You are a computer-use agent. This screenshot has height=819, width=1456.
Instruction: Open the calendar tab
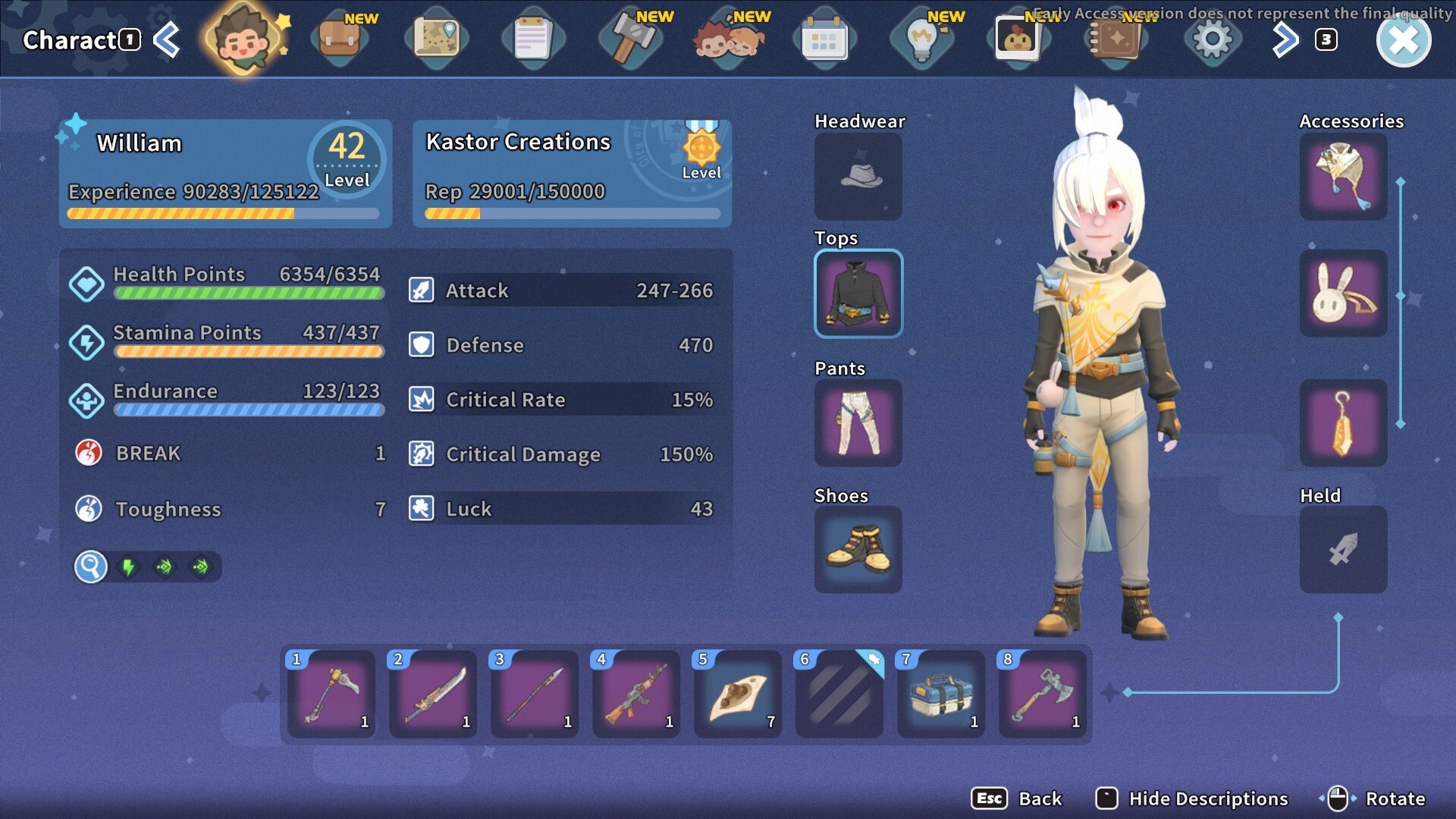click(824, 39)
